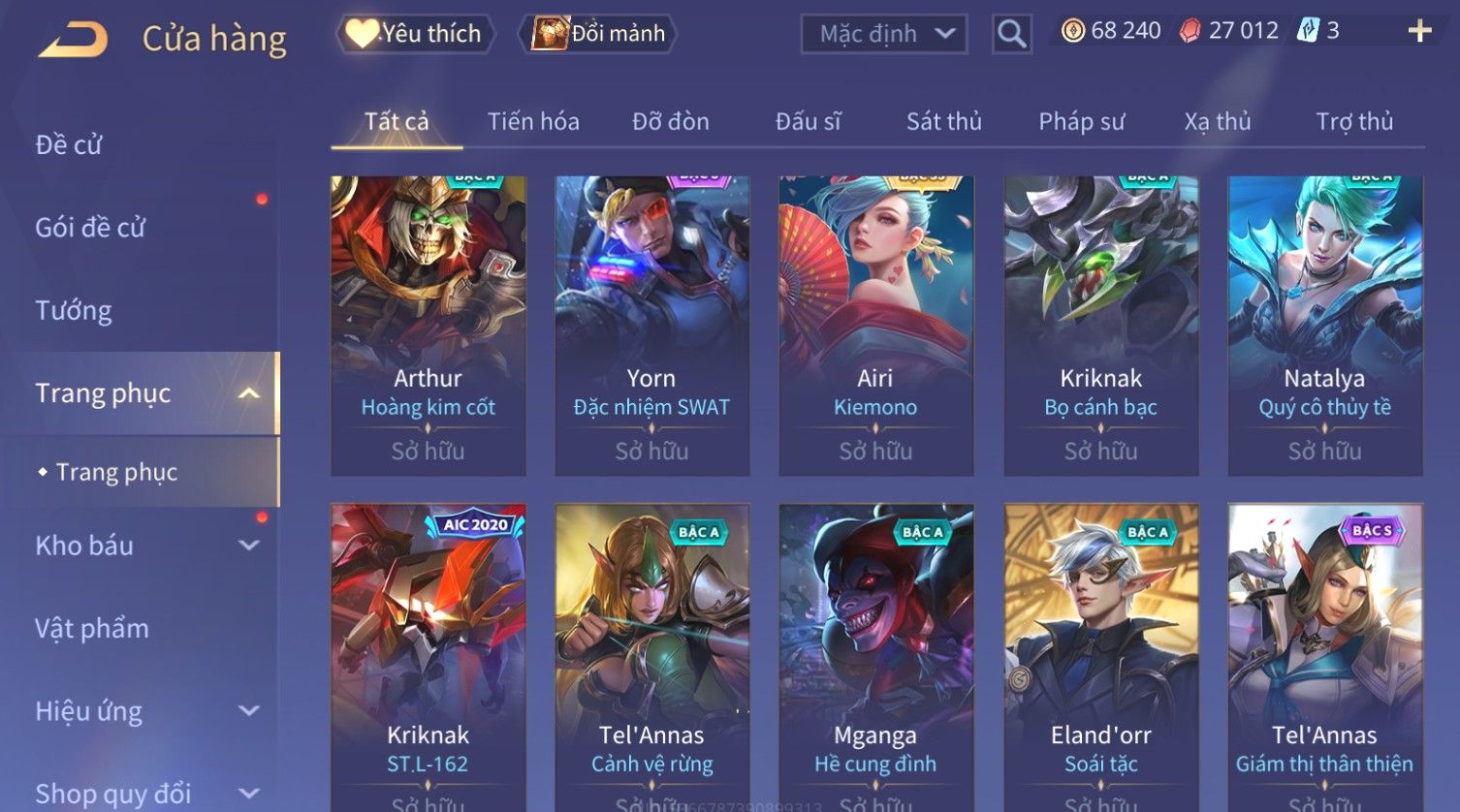
Task: Open the Tướng heroes section
Action: [x=74, y=311]
